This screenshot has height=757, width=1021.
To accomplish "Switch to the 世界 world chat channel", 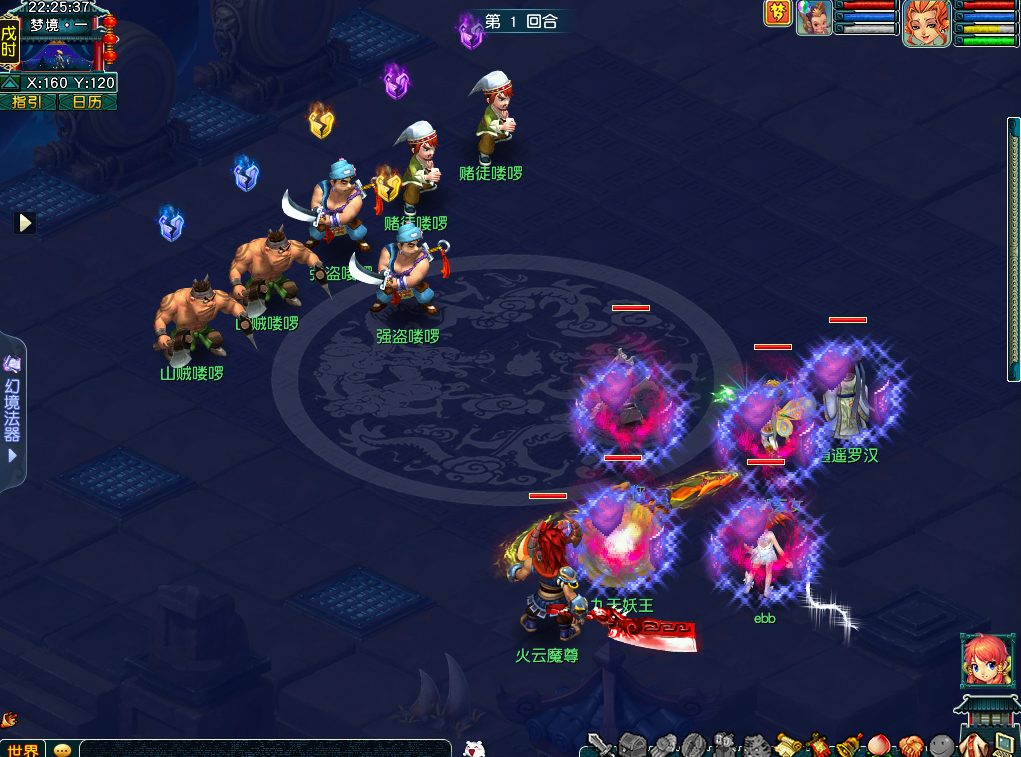I will [x=22, y=749].
